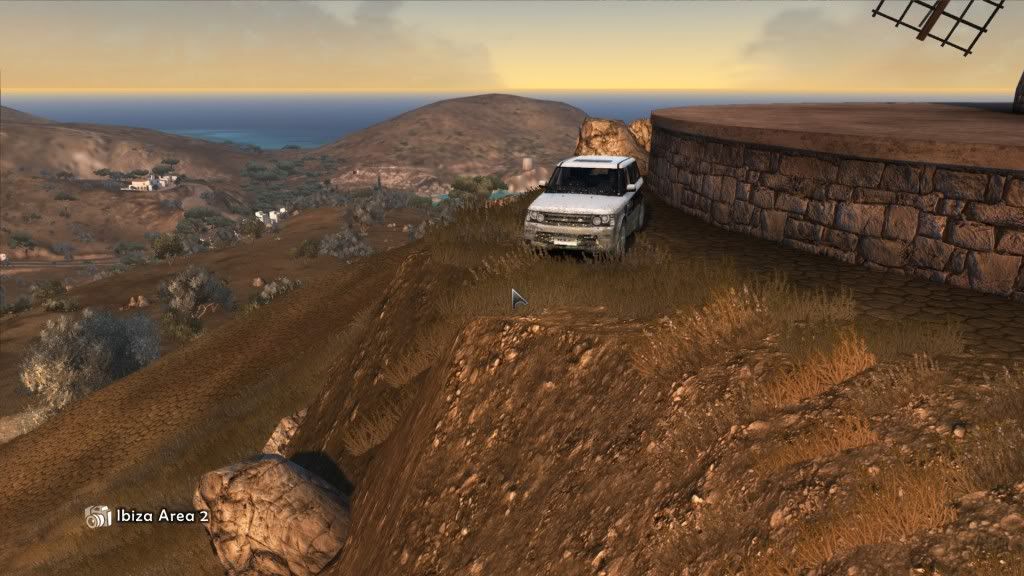This screenshot has width=1024, height=576.
Task: Click the camera icon beside Ibiza Area 2
Action: point(98,516)
